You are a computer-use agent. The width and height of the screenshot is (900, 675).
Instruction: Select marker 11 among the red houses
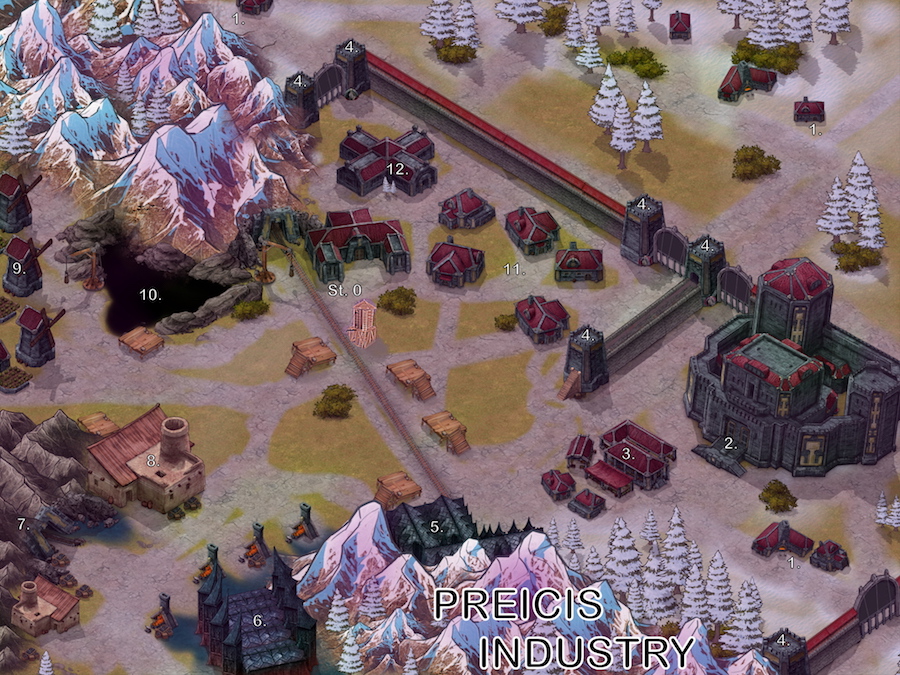pyautogui.click(x=514, y=270)
